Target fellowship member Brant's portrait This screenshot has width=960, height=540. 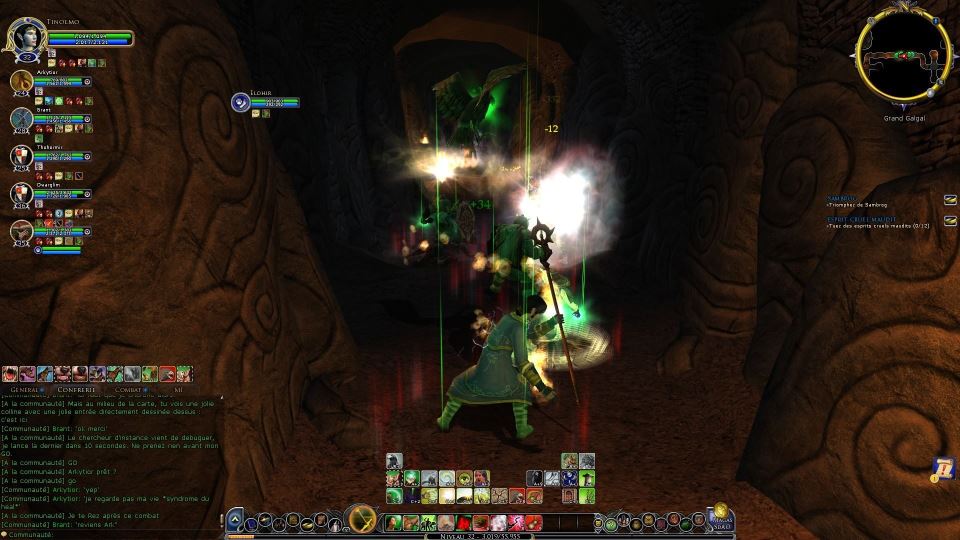tap(22, 119)
